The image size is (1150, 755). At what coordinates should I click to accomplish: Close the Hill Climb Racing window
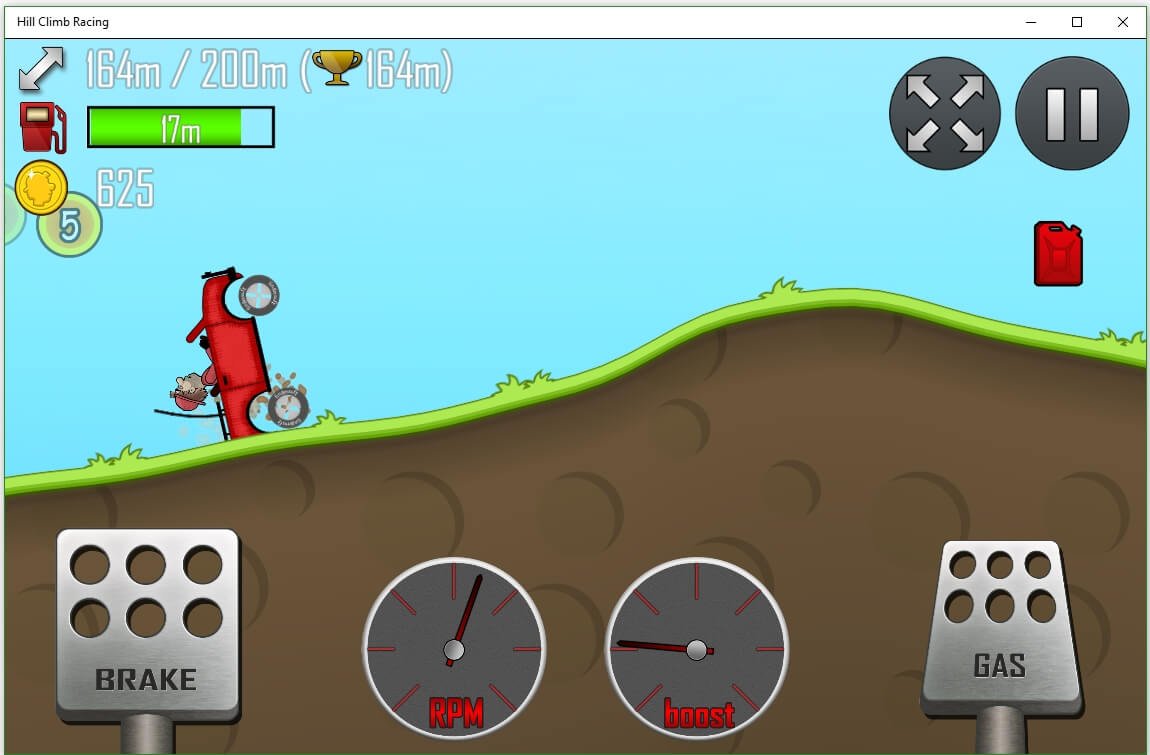[x=1123, y=22]
